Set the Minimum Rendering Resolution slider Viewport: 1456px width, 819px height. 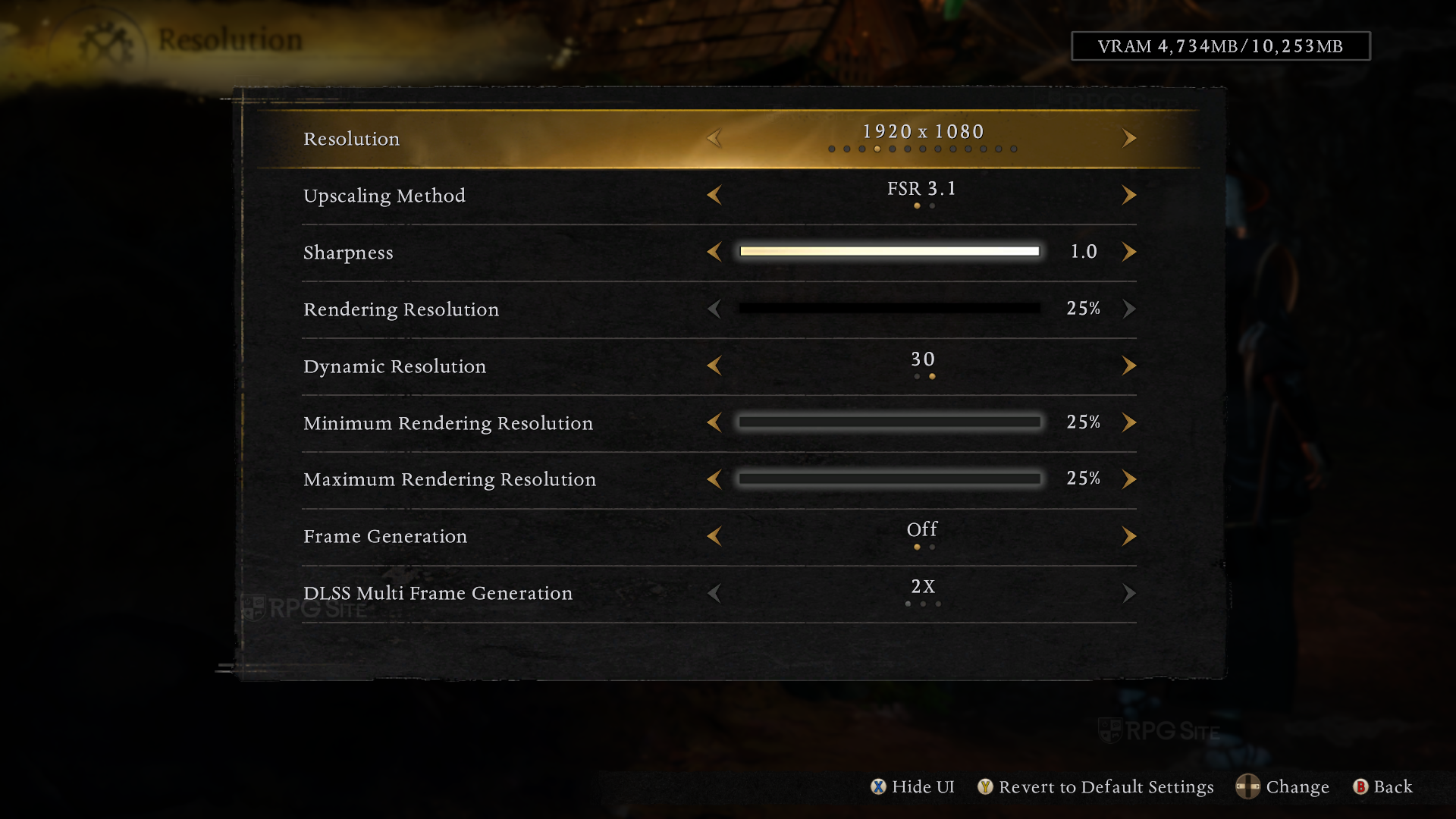[x=890, y=422]
